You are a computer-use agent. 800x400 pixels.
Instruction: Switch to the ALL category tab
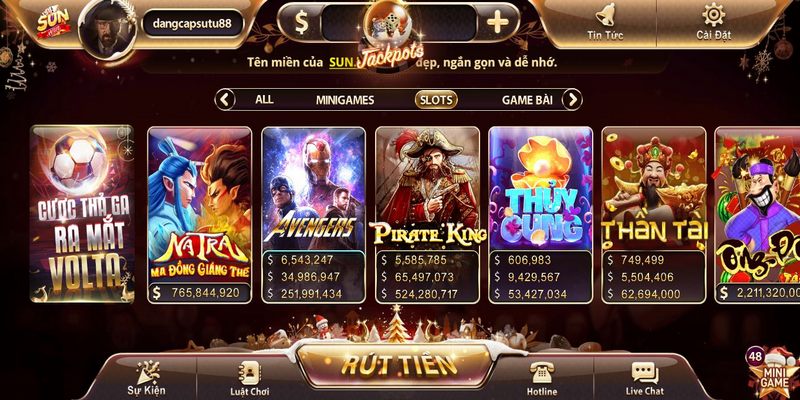coord(264,99)
